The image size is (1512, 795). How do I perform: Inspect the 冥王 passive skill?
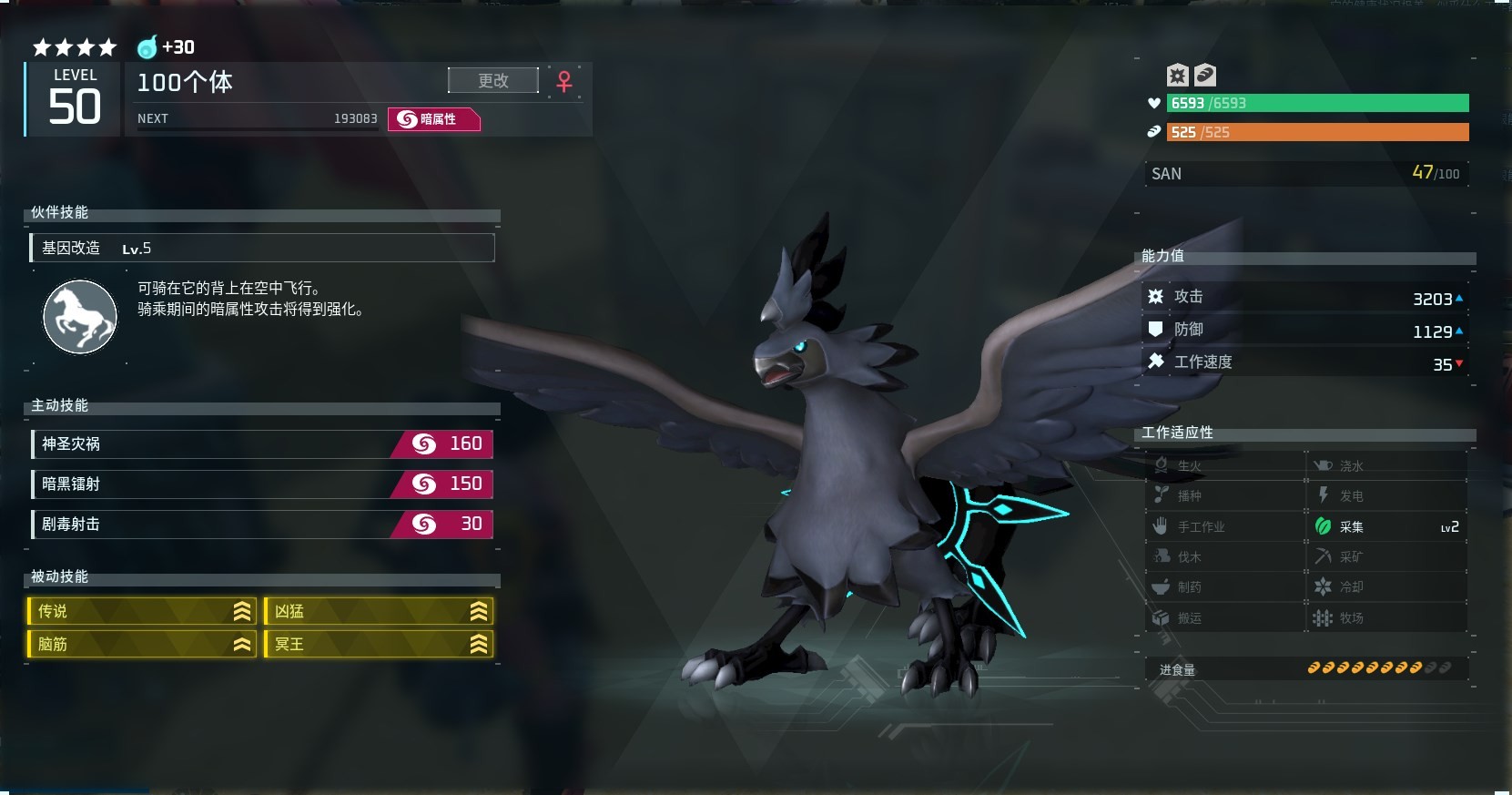point(379,644)
